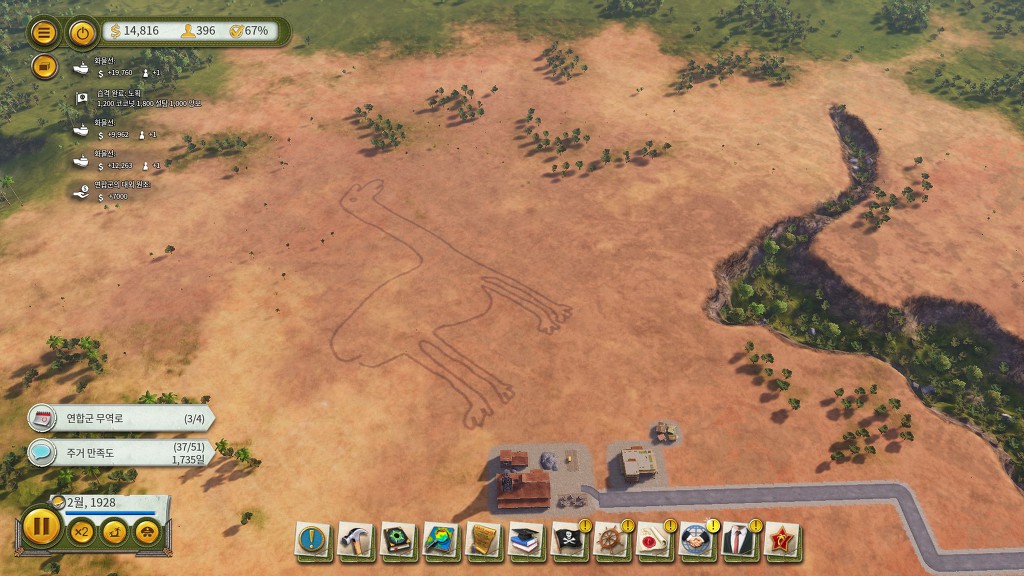Viewport: 1024px width, 576px height.
Task: Open the green almanac book
Action: pos(398,541)
